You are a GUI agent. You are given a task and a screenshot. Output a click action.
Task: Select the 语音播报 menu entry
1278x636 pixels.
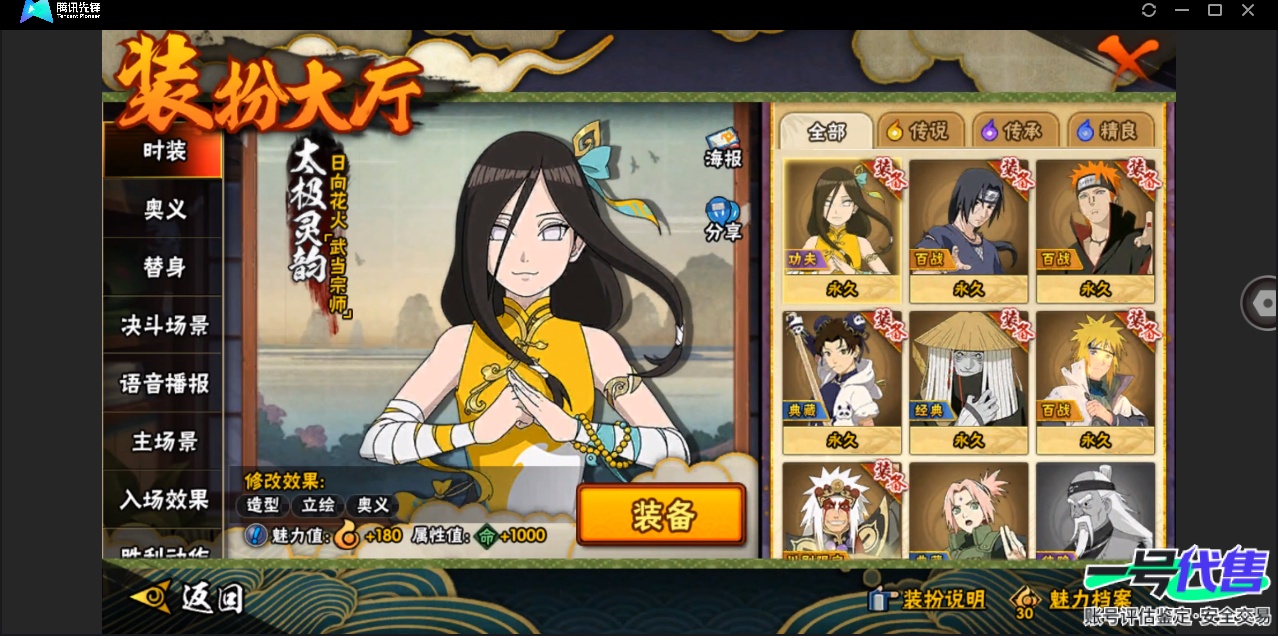(x=164, y=383)
